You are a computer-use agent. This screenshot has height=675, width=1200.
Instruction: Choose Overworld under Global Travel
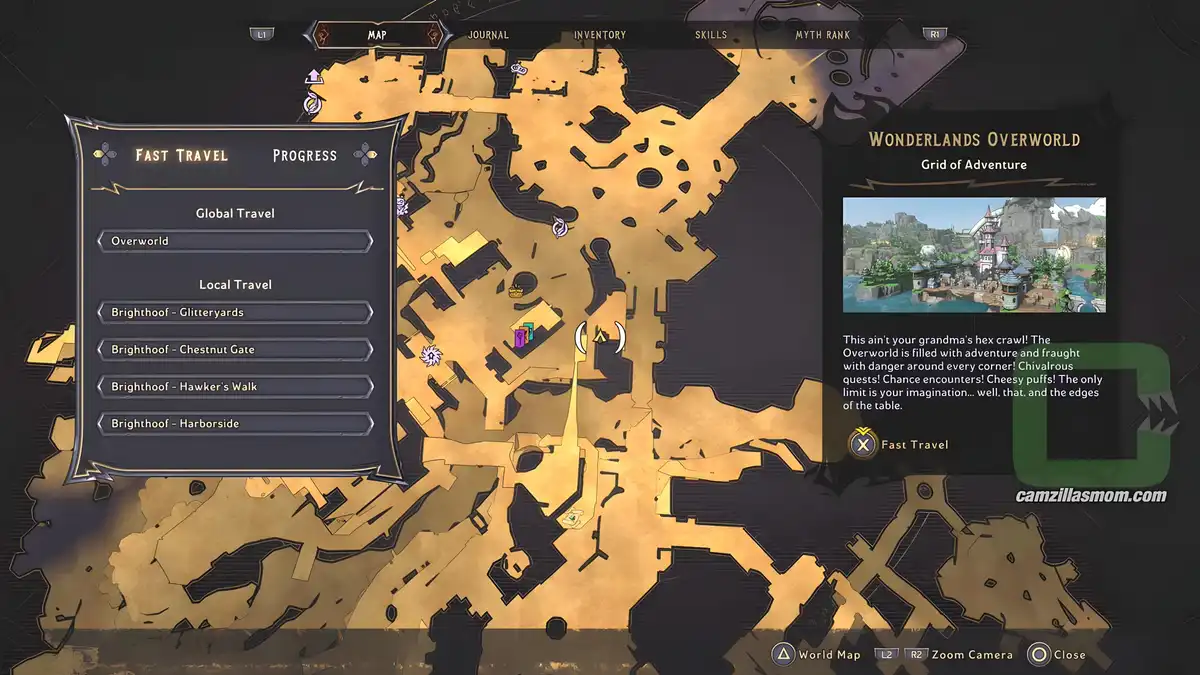(x=235, y=241)
